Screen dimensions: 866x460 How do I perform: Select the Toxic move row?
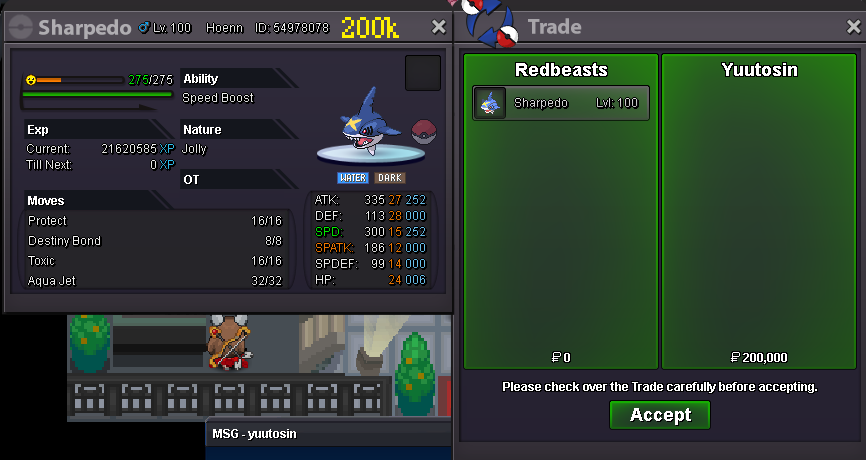155,261
